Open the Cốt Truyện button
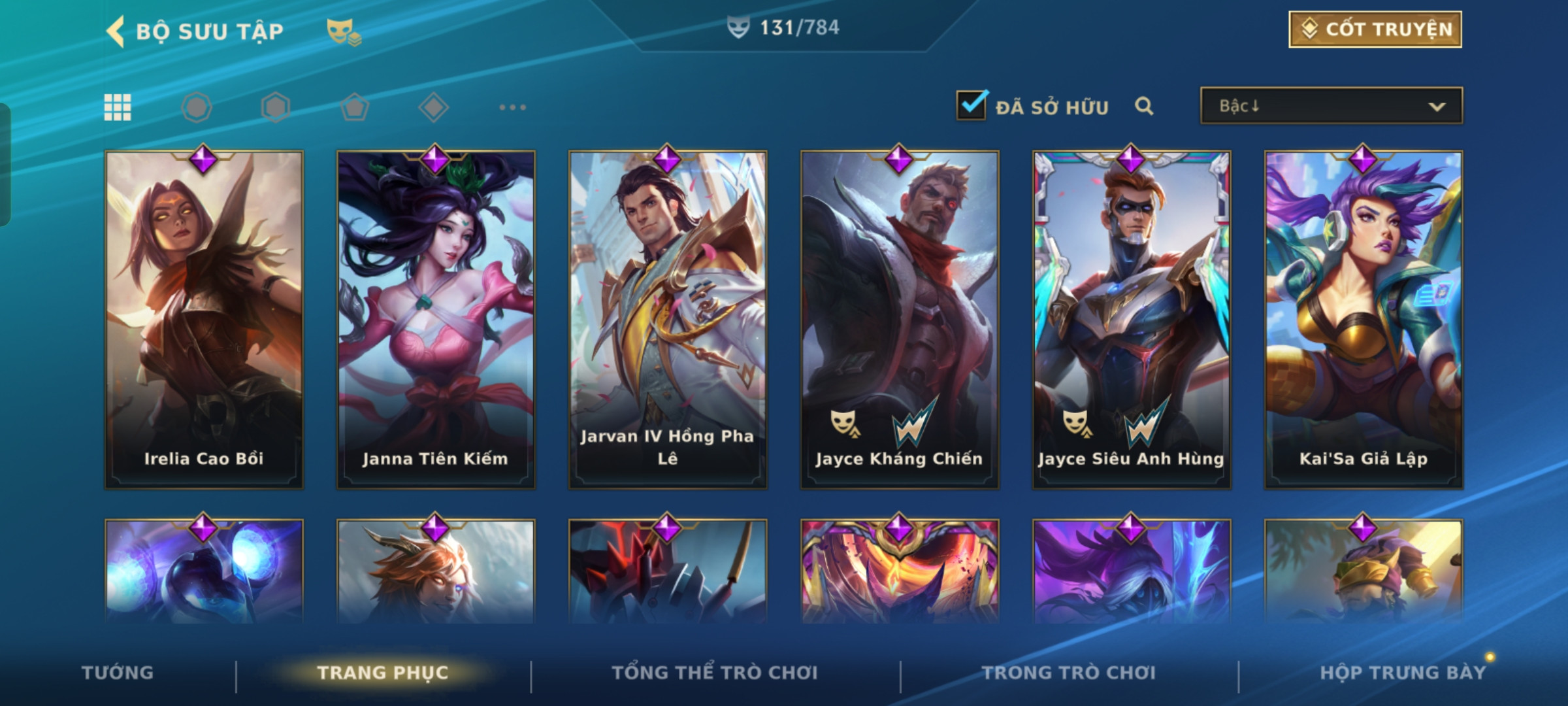 (x=1375, y=29)
